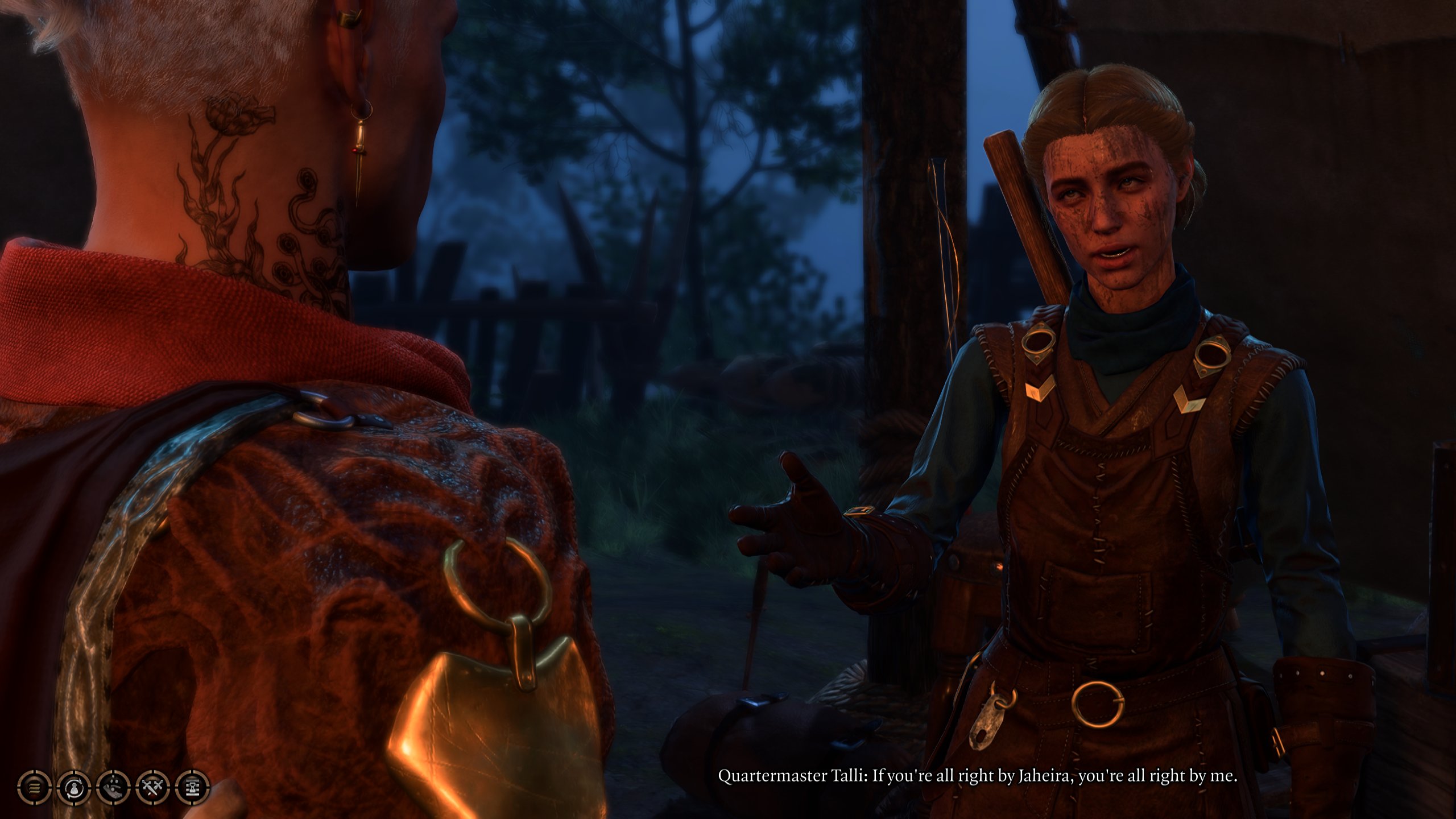Select the stacked-lines log icon
Screen dimensions: 1456x819
coord(34,789)
